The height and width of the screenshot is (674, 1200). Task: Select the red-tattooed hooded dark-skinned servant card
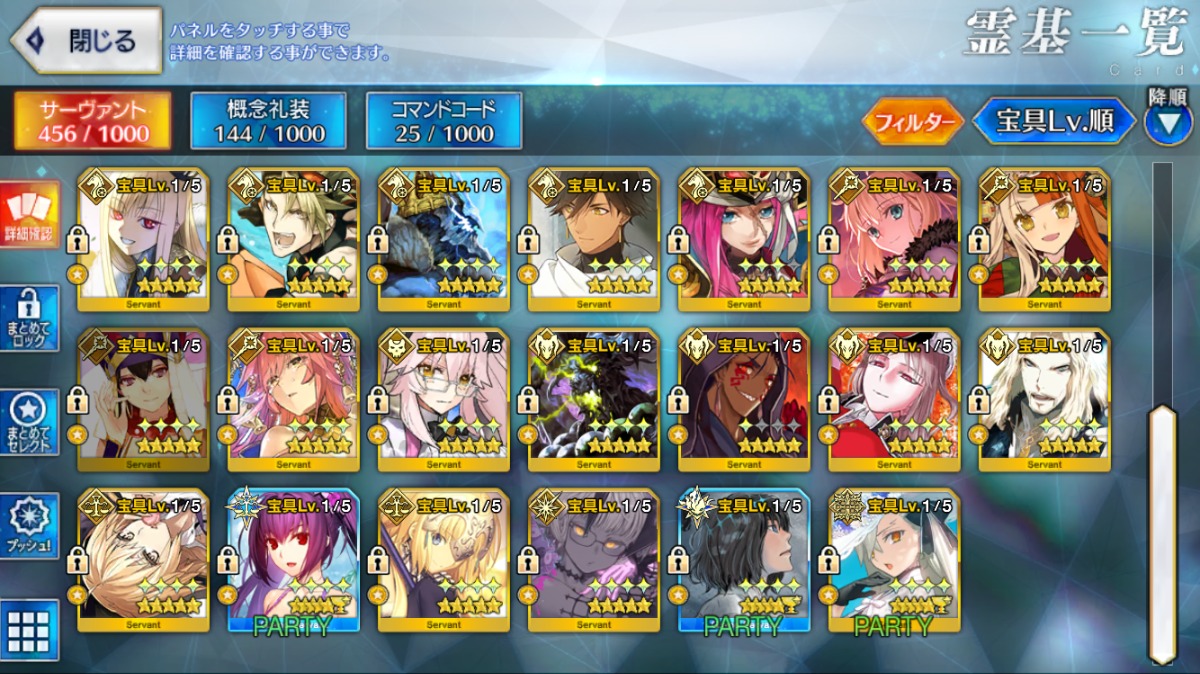point(743,400)
